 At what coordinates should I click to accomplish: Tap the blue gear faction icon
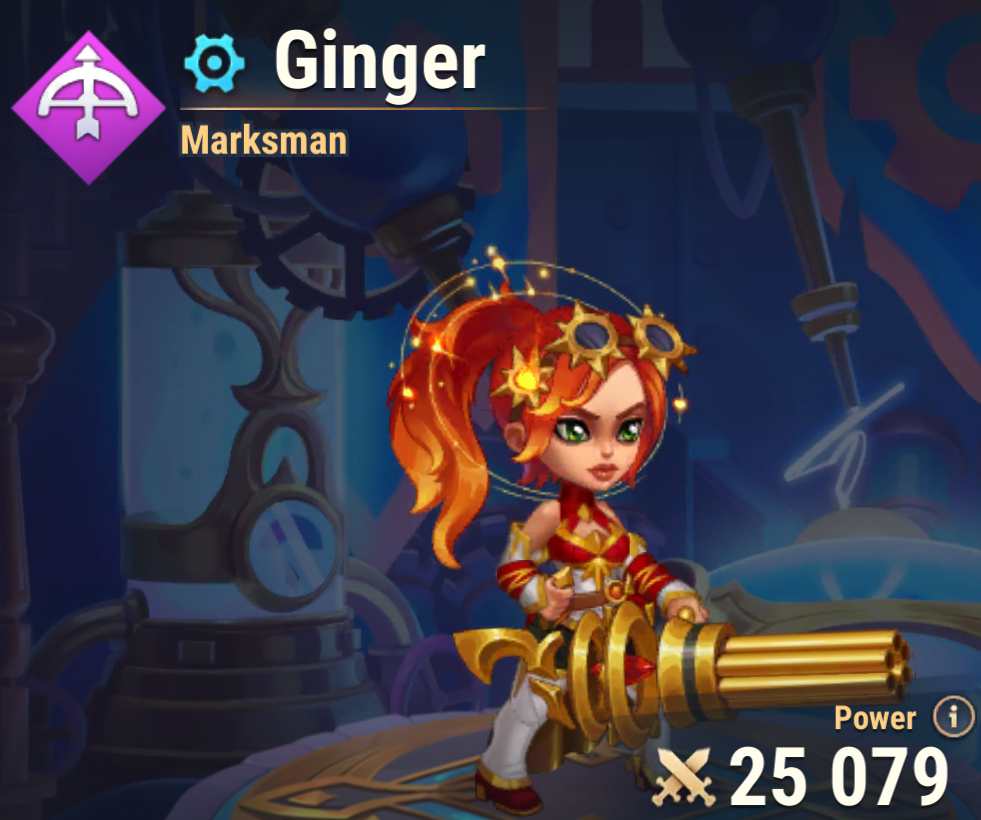pos(214,64)
